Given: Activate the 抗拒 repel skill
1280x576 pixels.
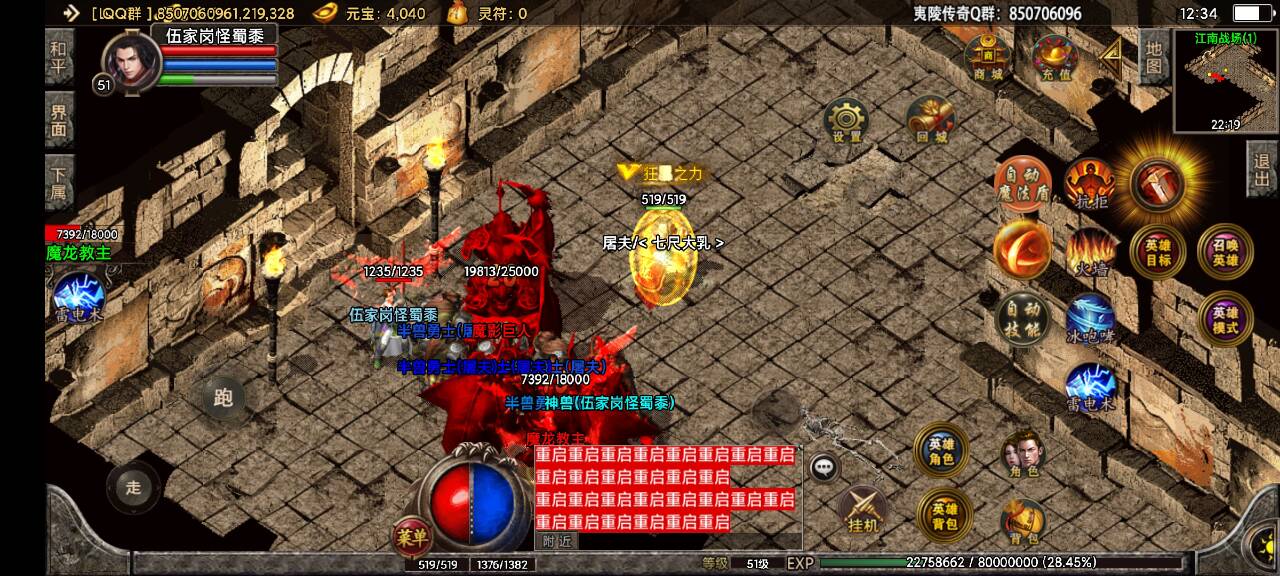Looking at the screenshot, I should coord(1090,184).
